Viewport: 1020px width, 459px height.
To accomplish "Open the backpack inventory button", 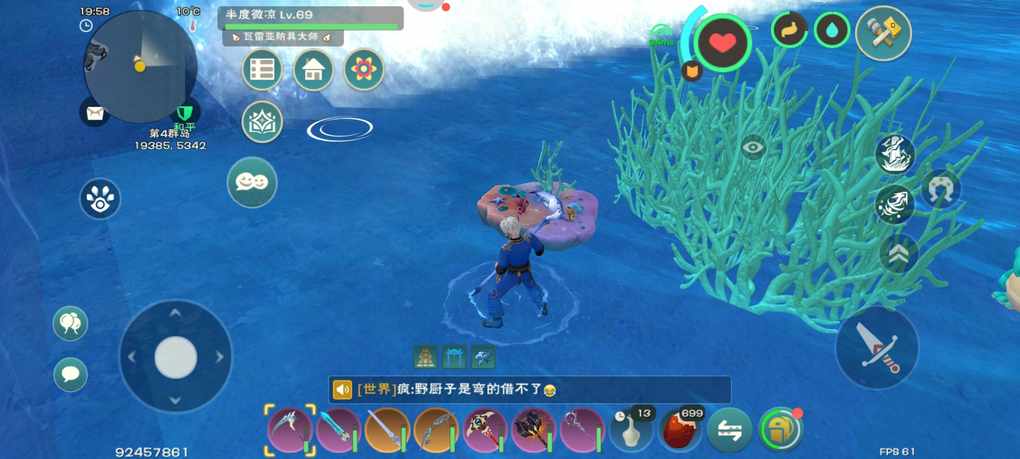I will click(x=780, y=430).
